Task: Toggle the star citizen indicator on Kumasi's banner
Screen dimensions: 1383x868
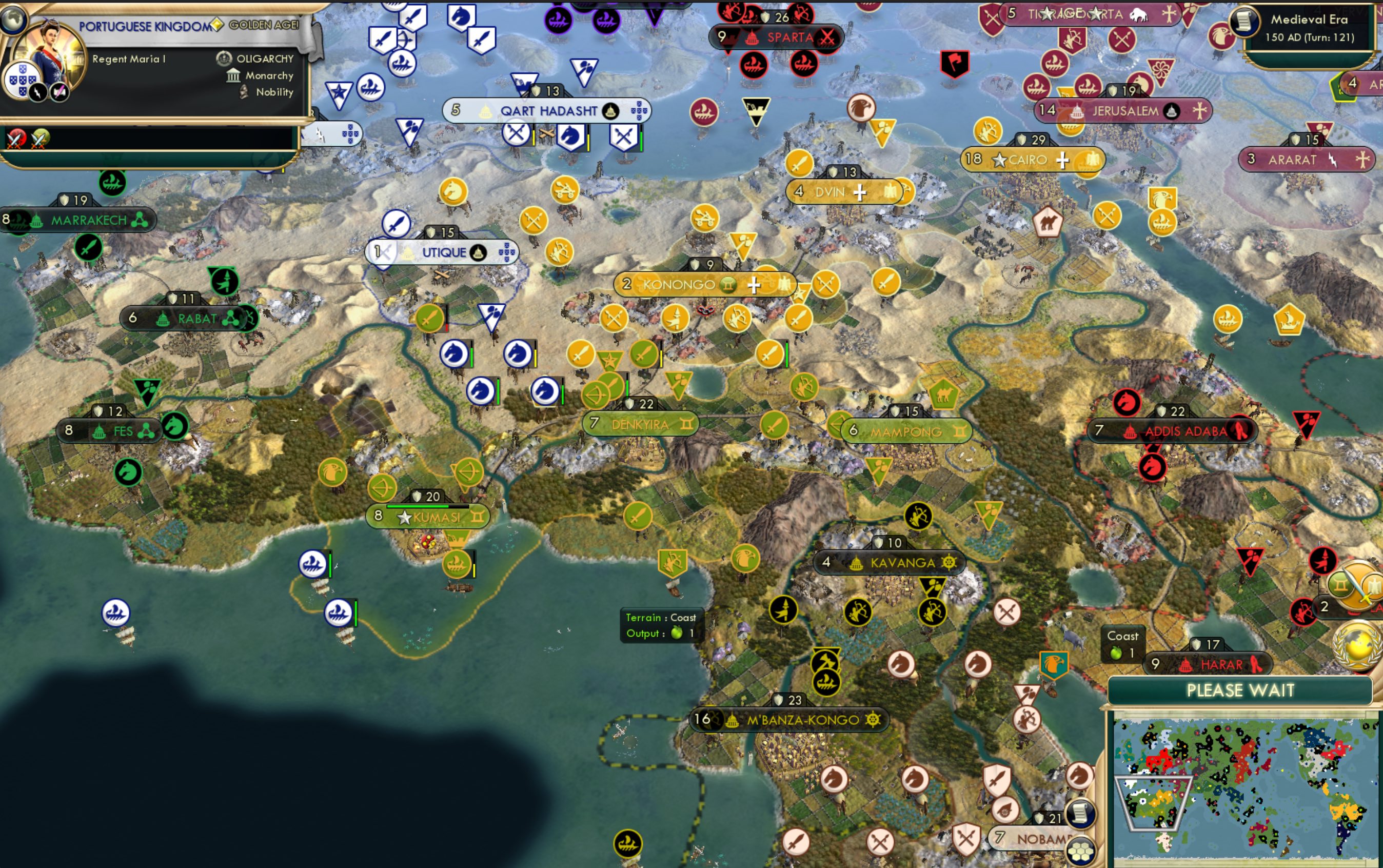Action: (x=404, y=518)
